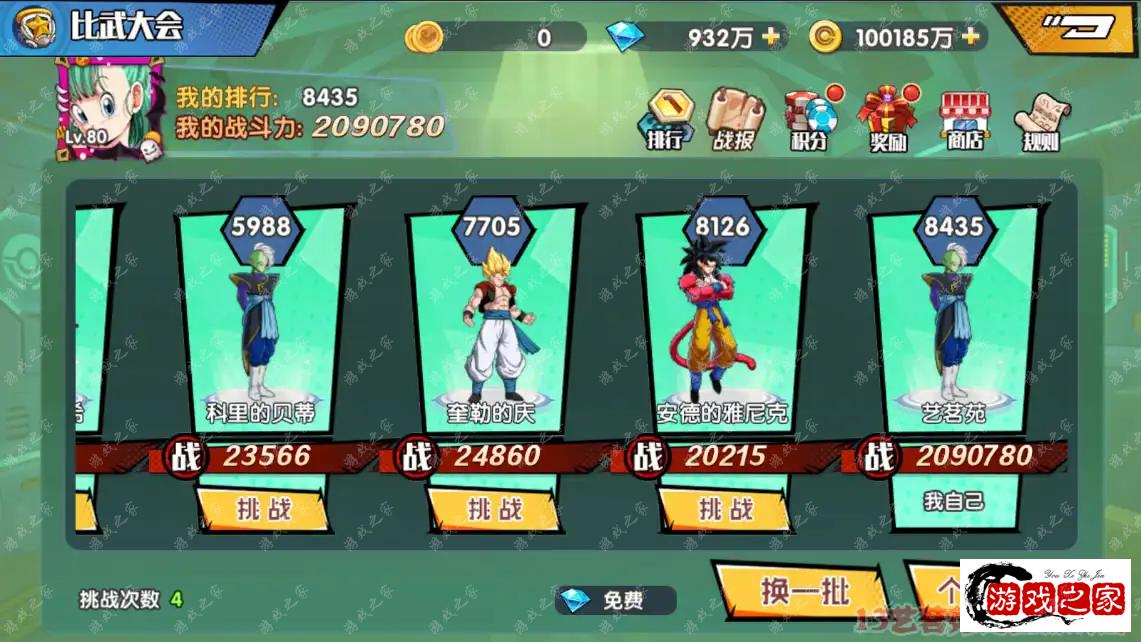Add more diamonds with the plus button
The image size is (1141, 642).
pos(771,37)
